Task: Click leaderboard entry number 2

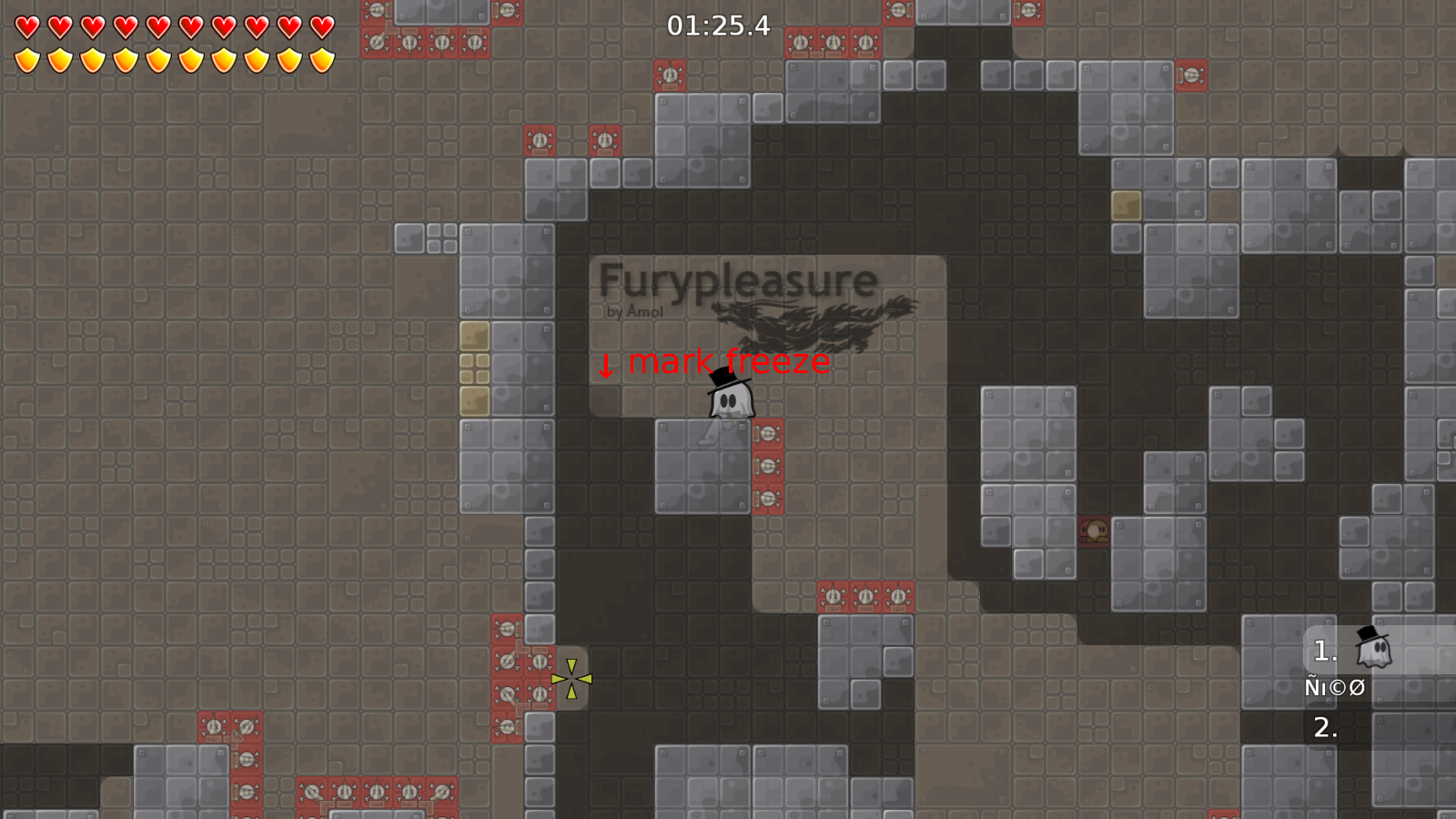Action: (1325, 727)
